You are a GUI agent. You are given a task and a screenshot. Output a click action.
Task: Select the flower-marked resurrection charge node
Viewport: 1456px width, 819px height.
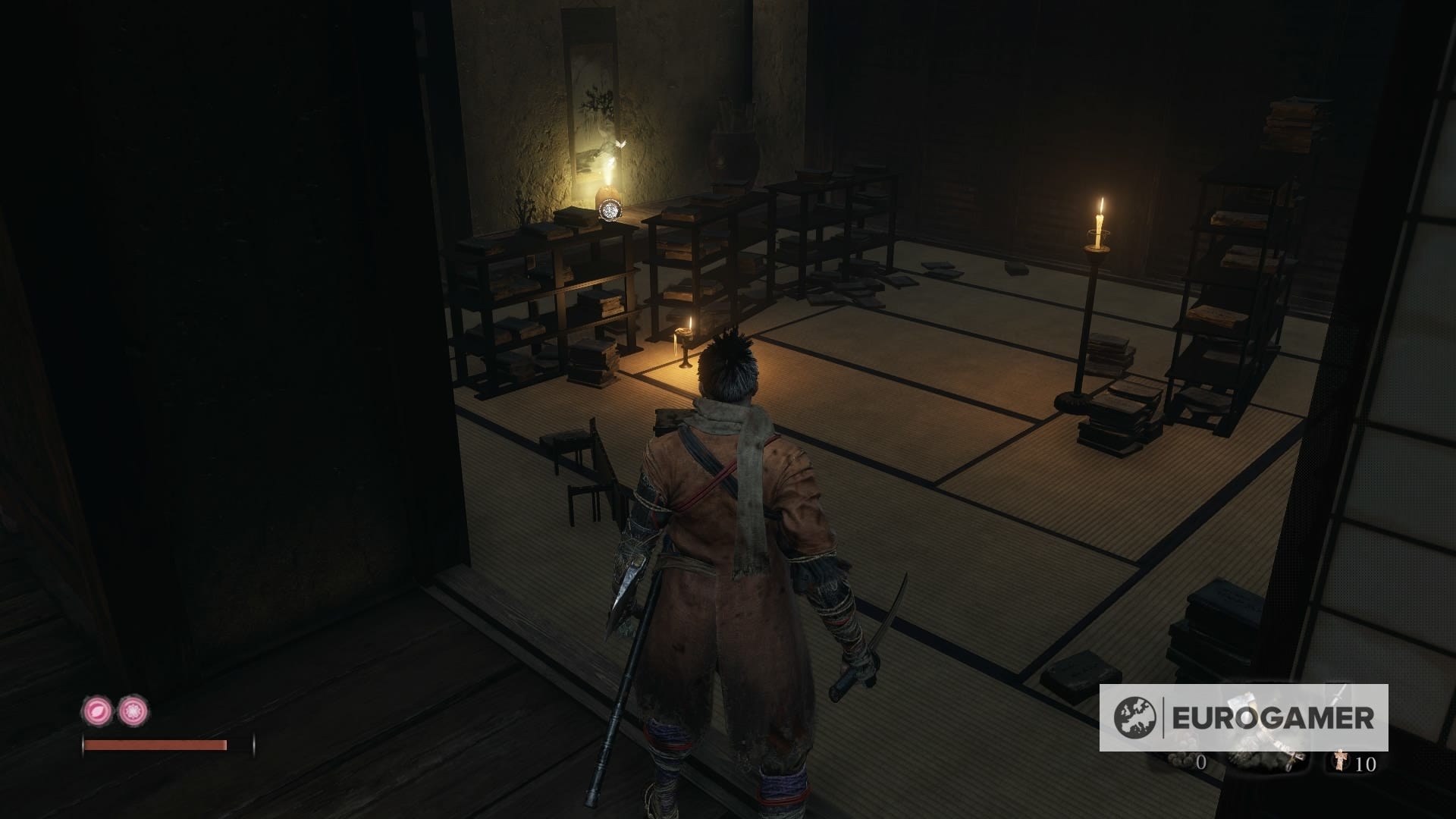point(133,711)
